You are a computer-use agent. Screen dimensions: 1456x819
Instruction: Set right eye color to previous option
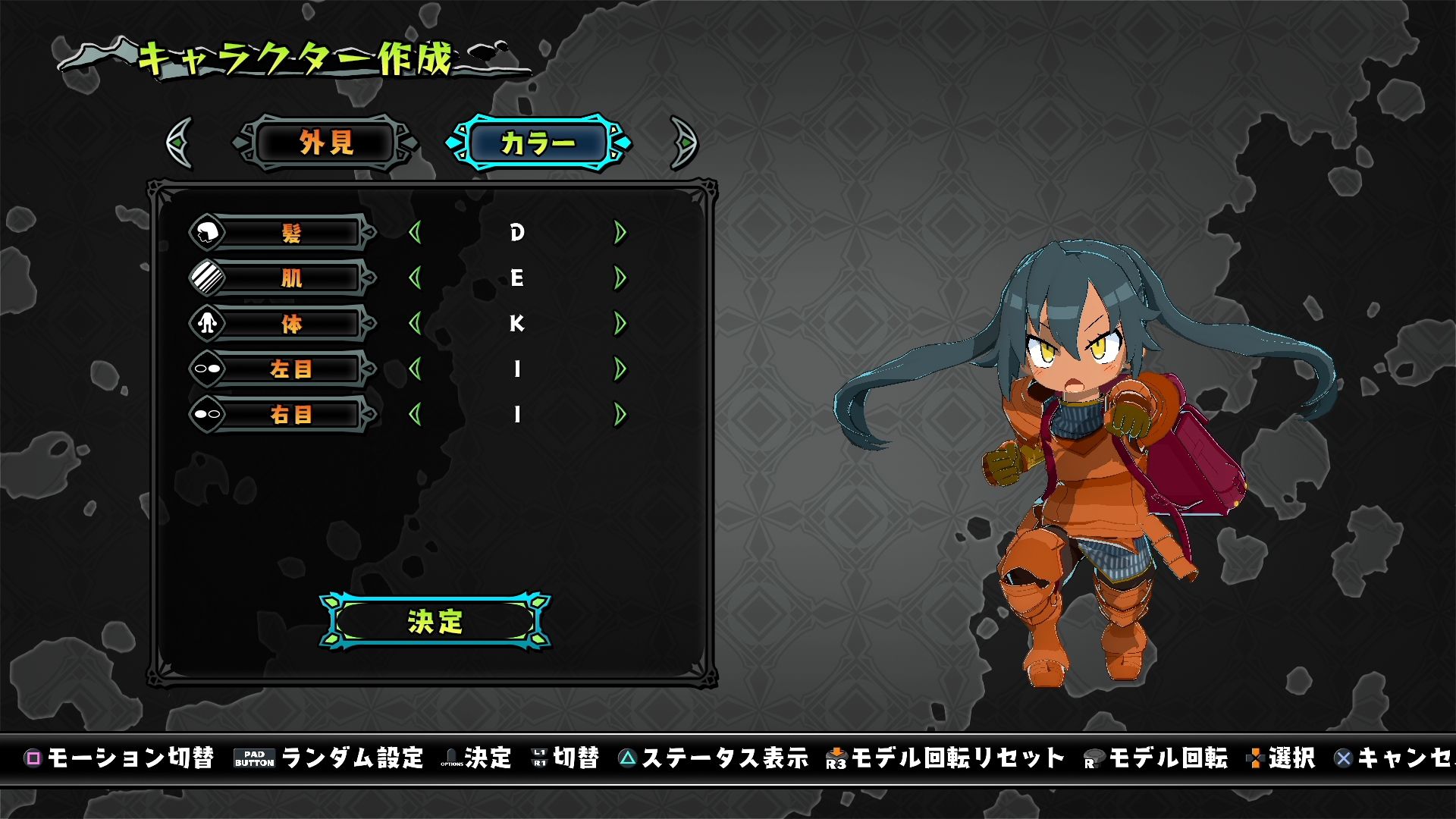[415, 415]
